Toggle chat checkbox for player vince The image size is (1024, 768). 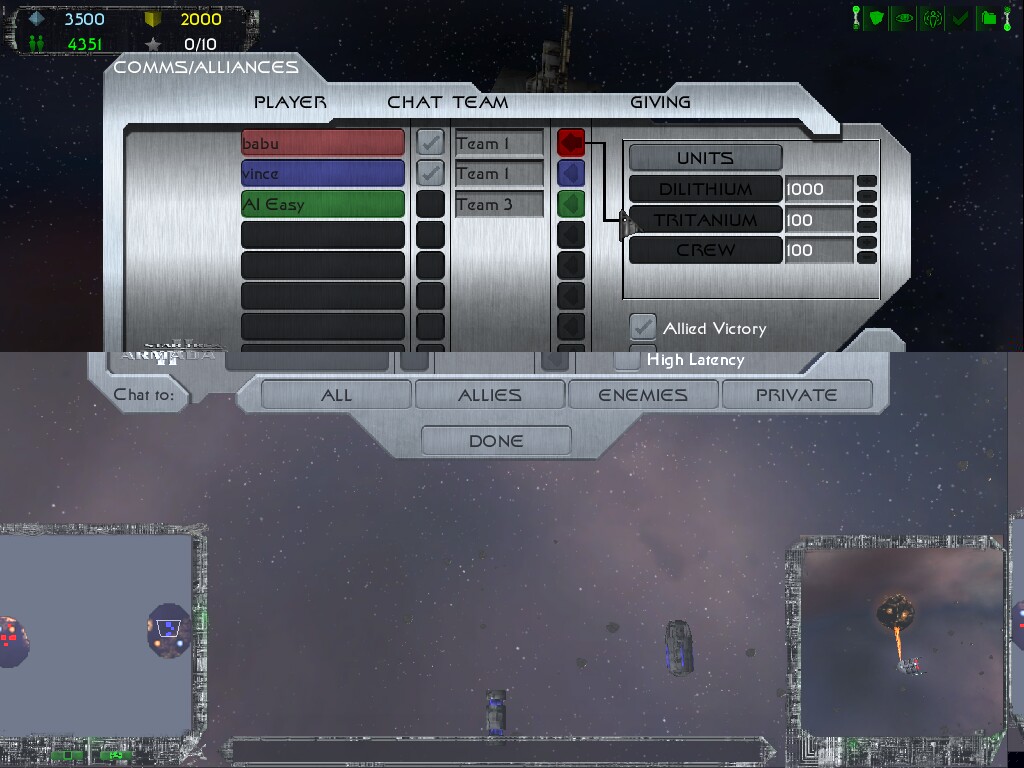(x=430, y=173)
